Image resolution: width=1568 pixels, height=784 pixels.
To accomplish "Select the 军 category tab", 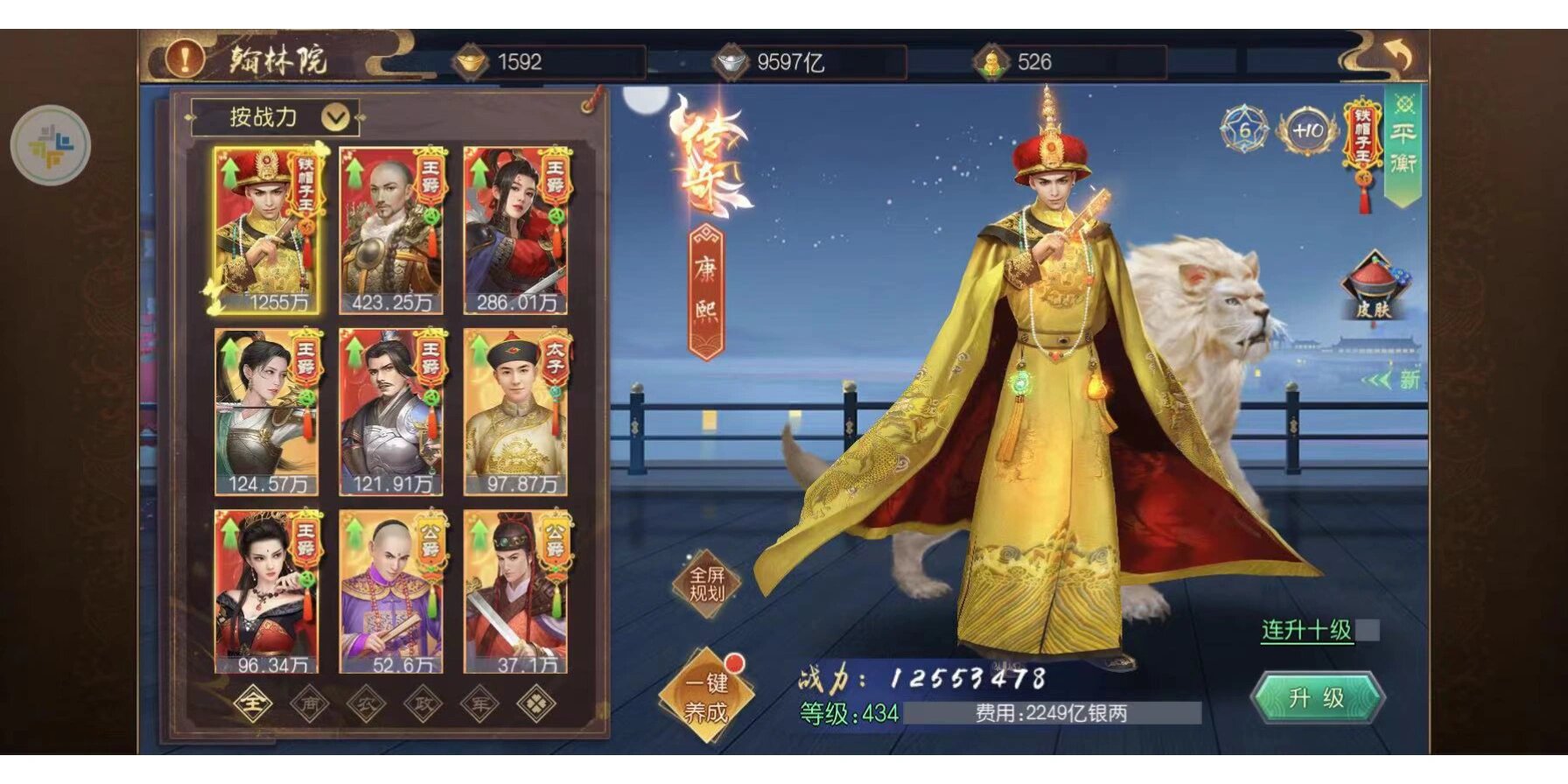I will tap(479, 703).
